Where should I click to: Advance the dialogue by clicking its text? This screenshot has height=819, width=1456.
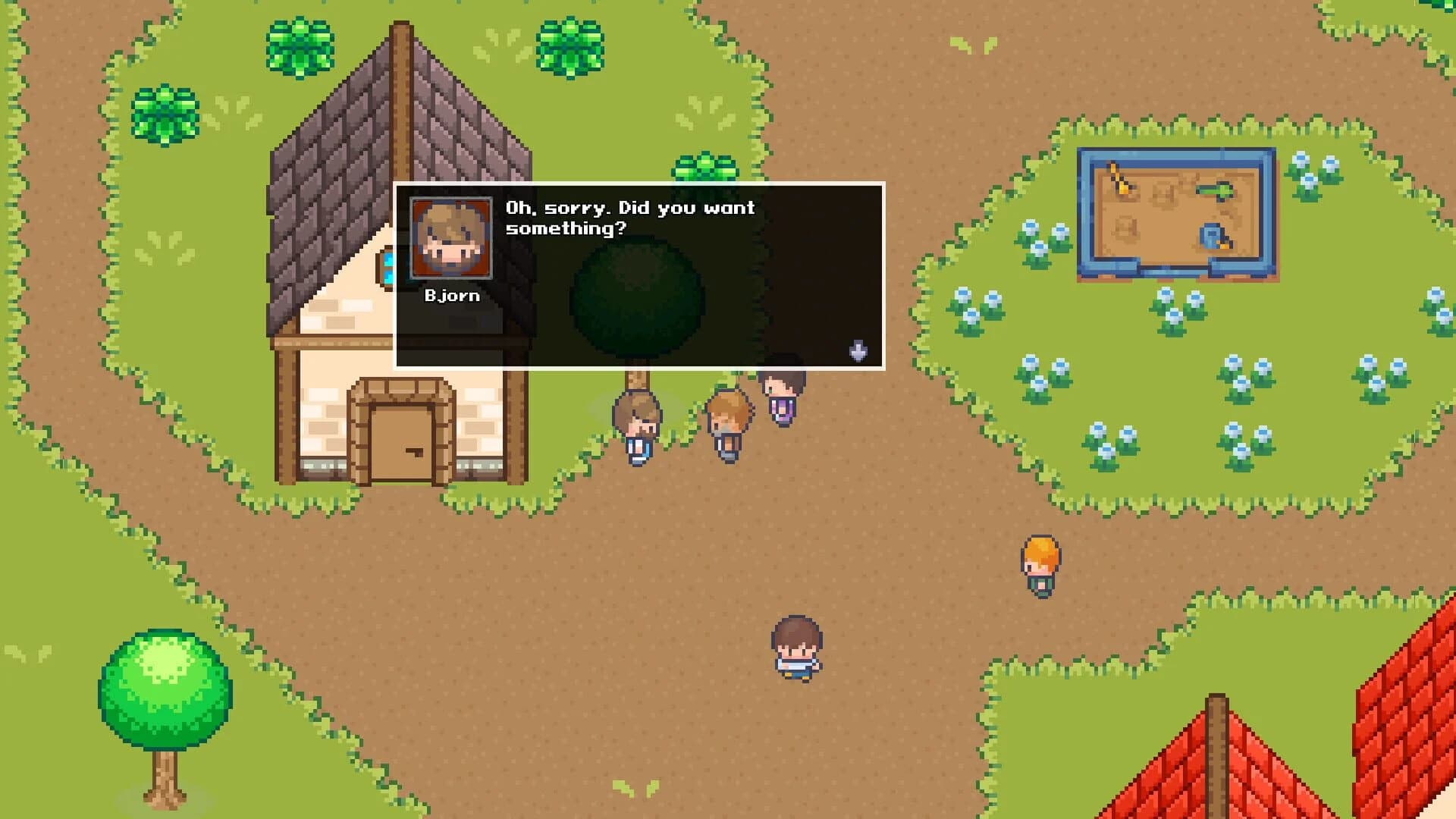(x=629, y=216)
